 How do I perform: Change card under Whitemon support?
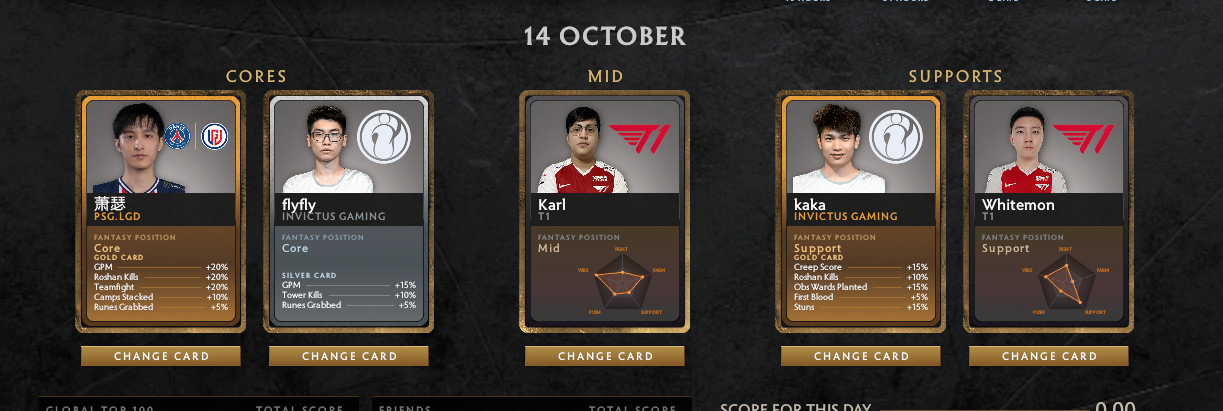1049,356
